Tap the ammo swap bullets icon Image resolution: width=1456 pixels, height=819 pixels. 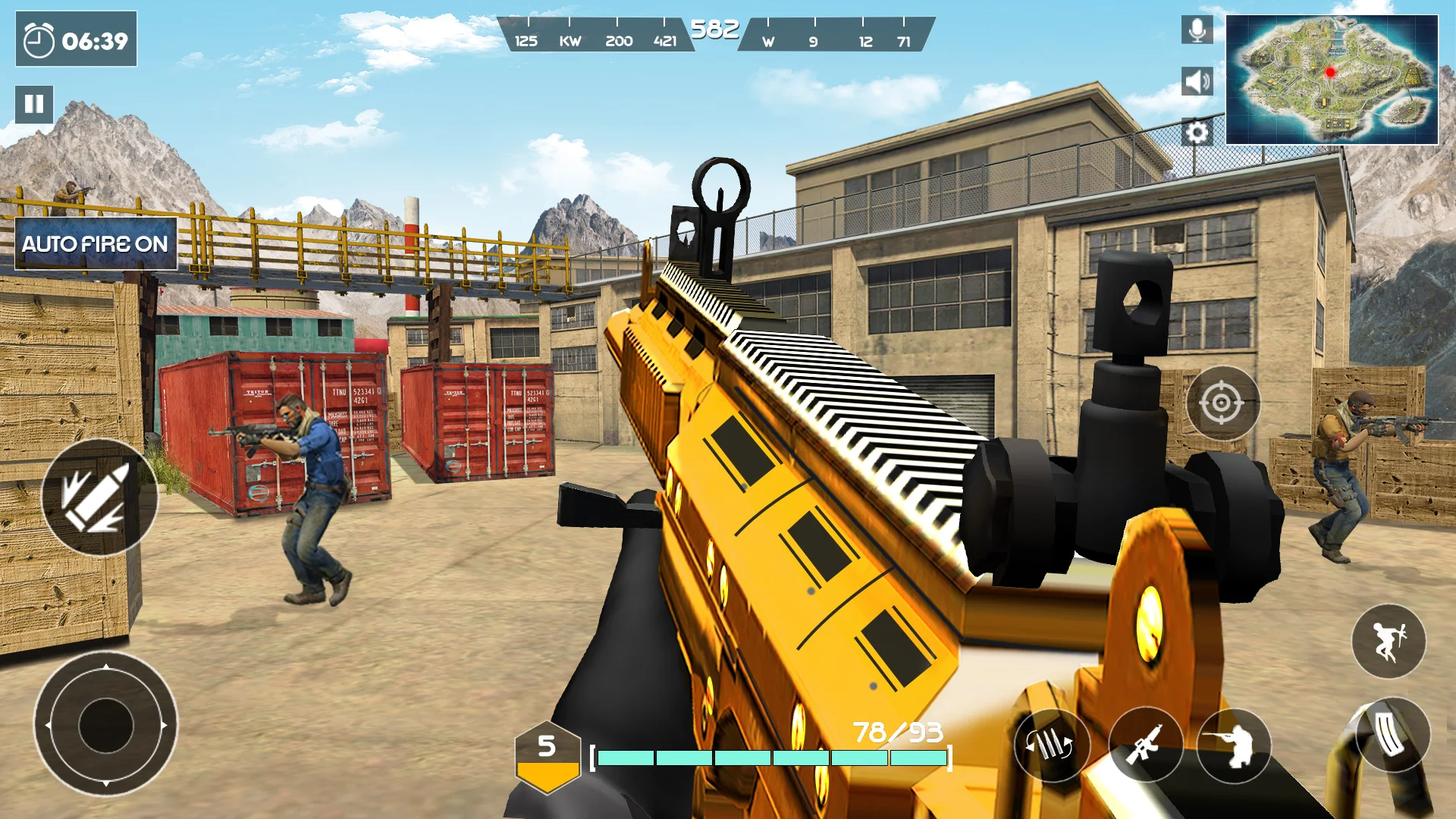1051,745
